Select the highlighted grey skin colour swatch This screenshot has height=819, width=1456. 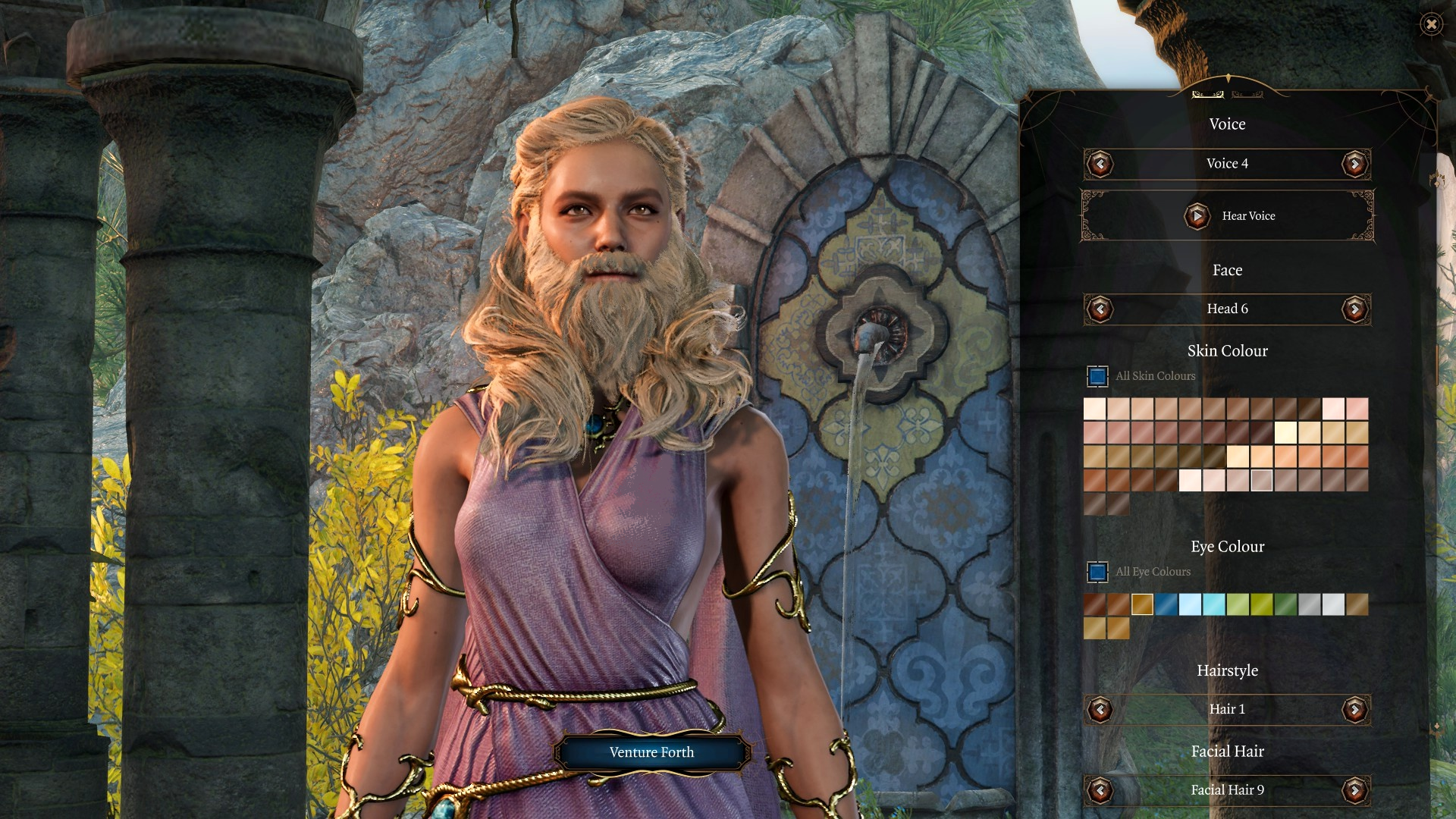tap(1262, 480)
